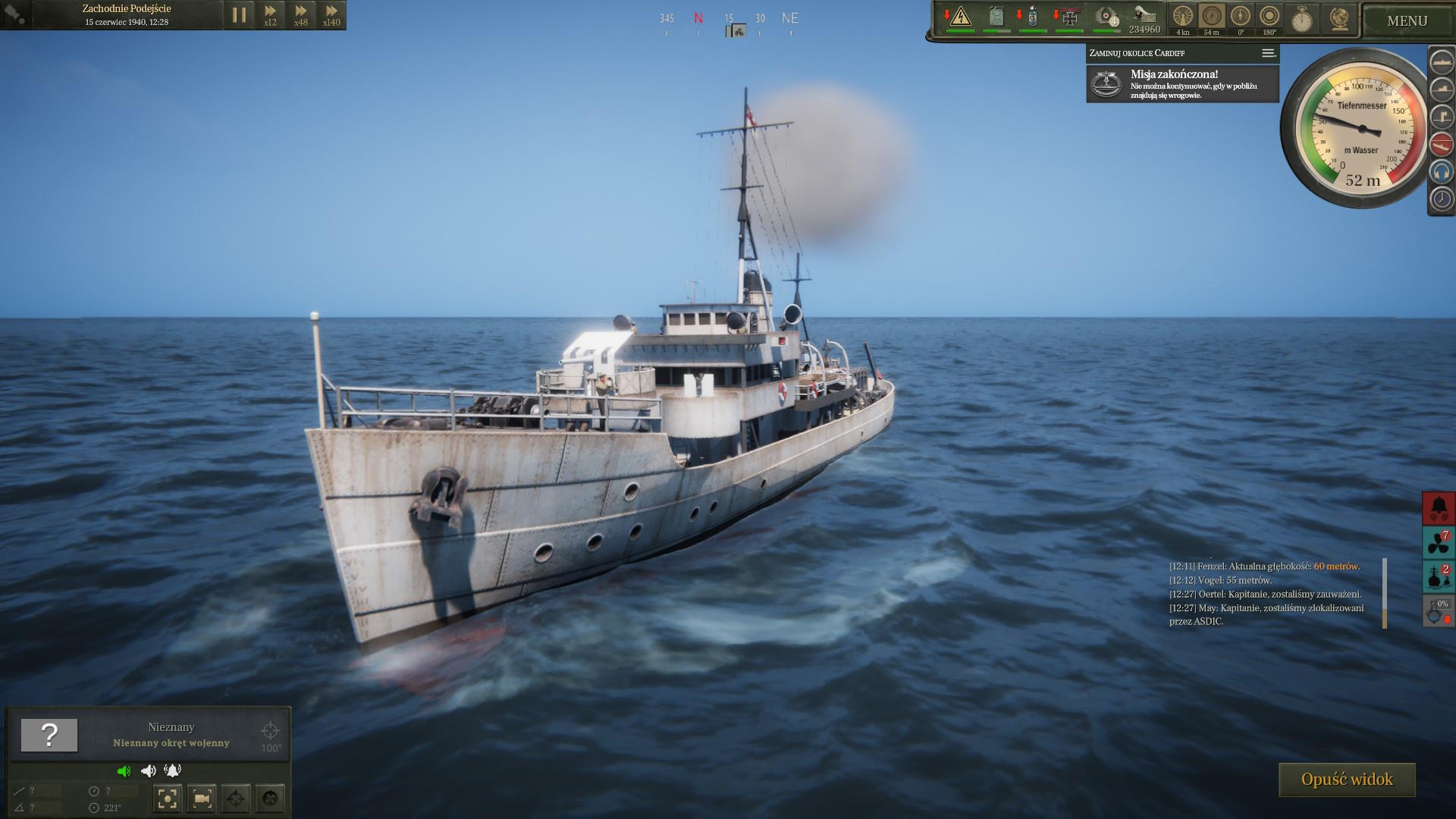The height and width of the screenshot is (819, 1456).
Task: Open the MENU button
Action: [1407, 20]
